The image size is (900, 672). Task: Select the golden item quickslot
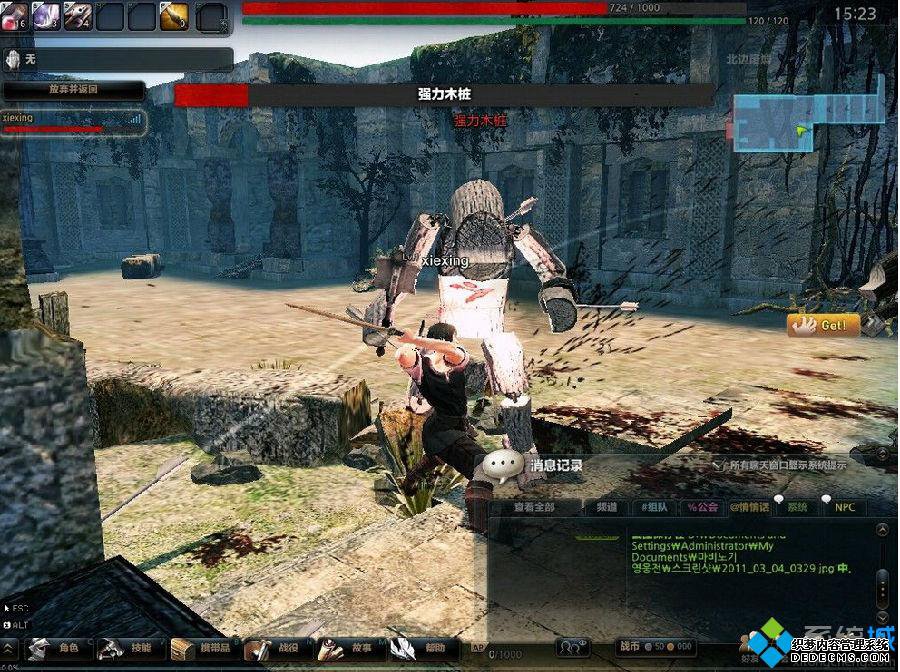pyautogui.click(x=174, y=15)
